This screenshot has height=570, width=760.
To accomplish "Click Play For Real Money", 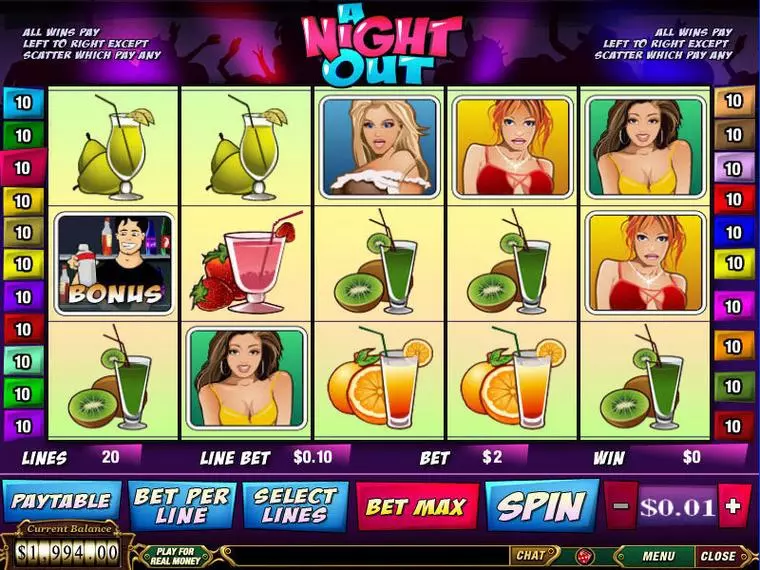I will point(178,555).
